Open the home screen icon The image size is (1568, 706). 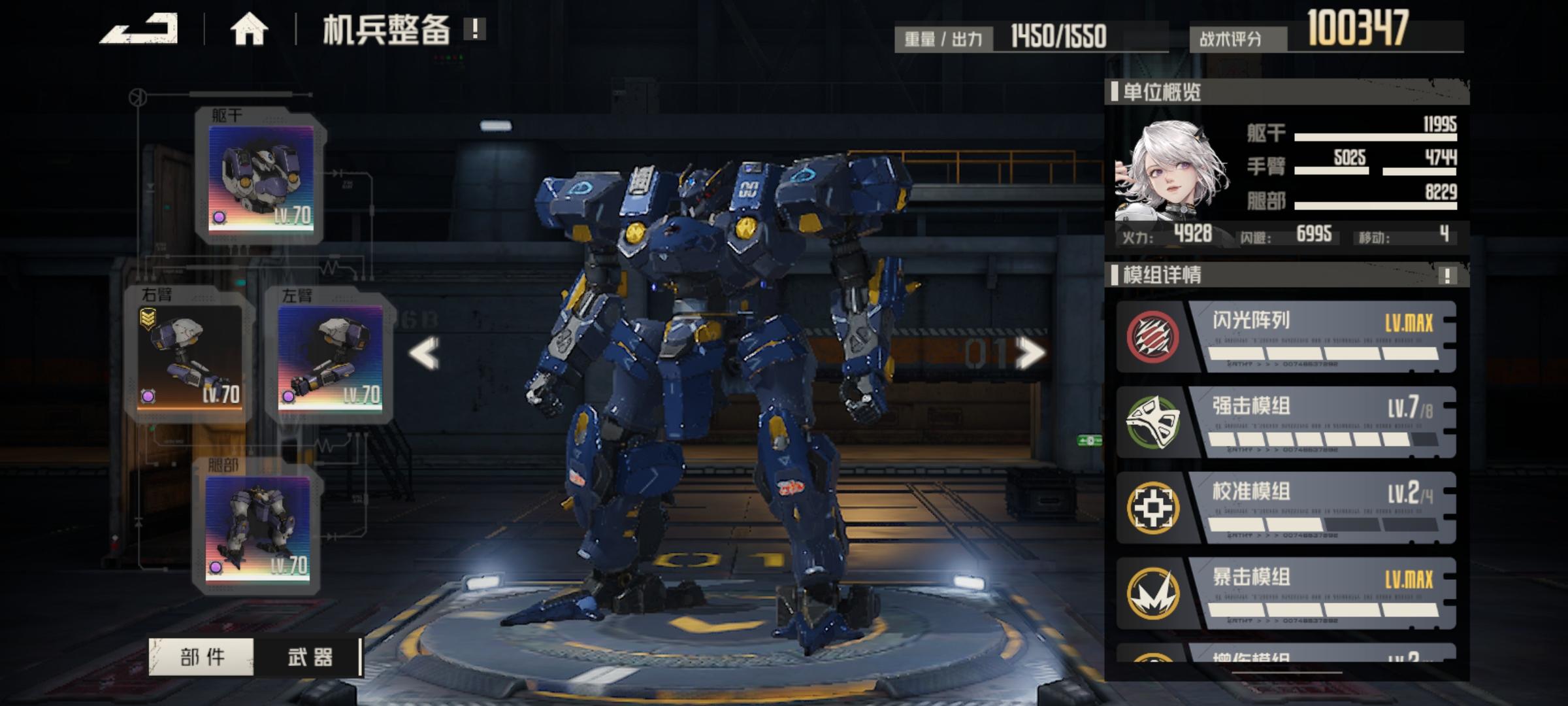coord(249,29)
